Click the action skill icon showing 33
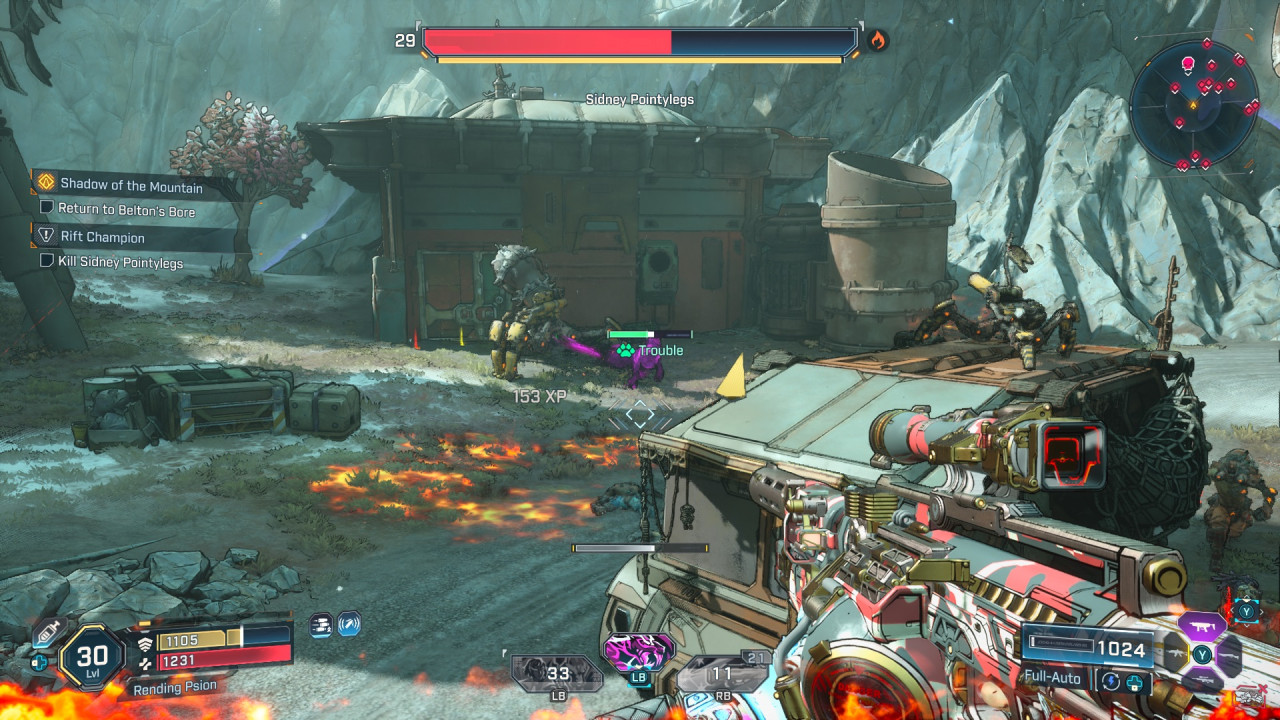The width and height of the screenshot is (1280, 720). 558,673
